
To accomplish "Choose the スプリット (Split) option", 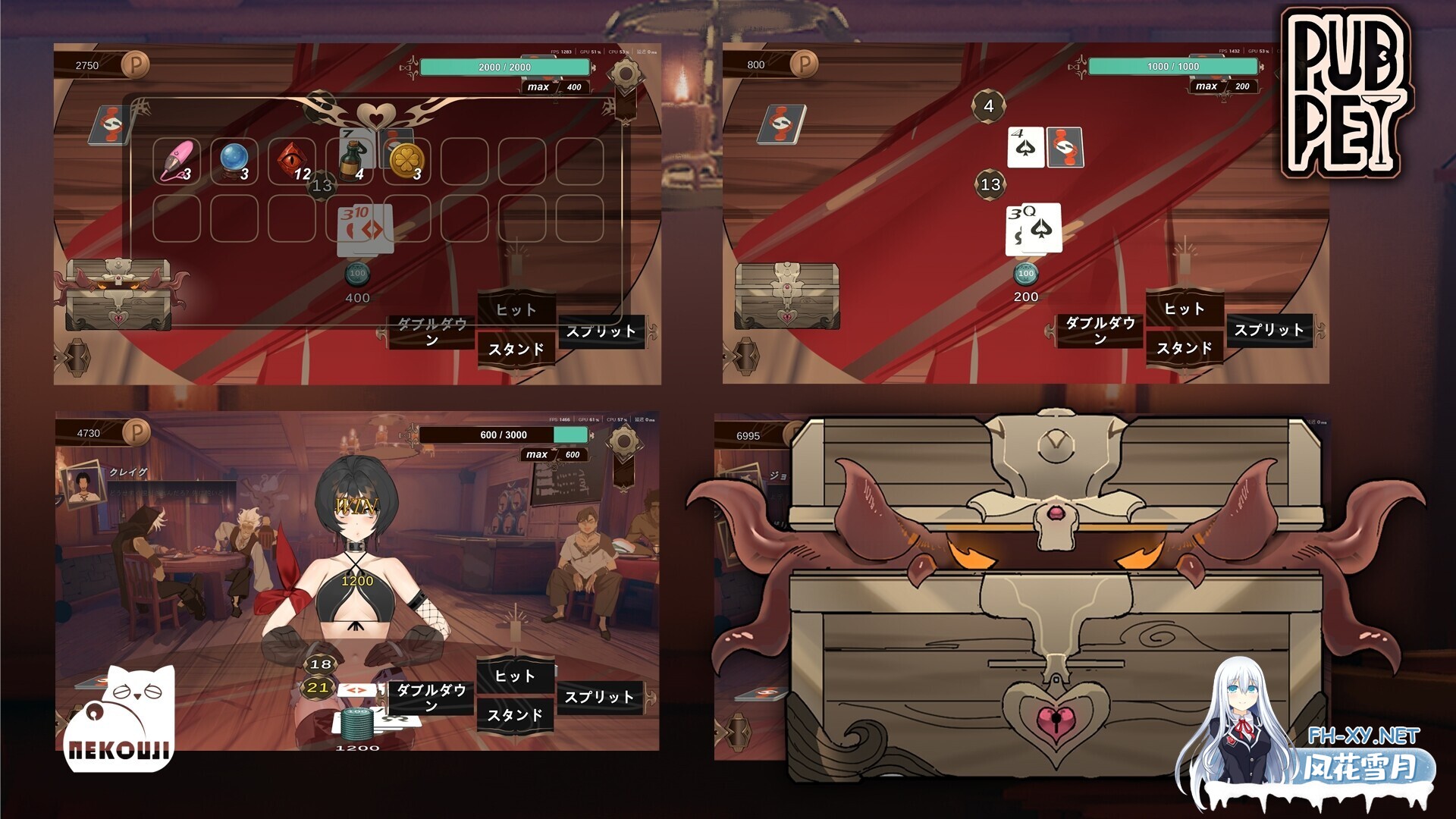I will click(x=603, y=331).
